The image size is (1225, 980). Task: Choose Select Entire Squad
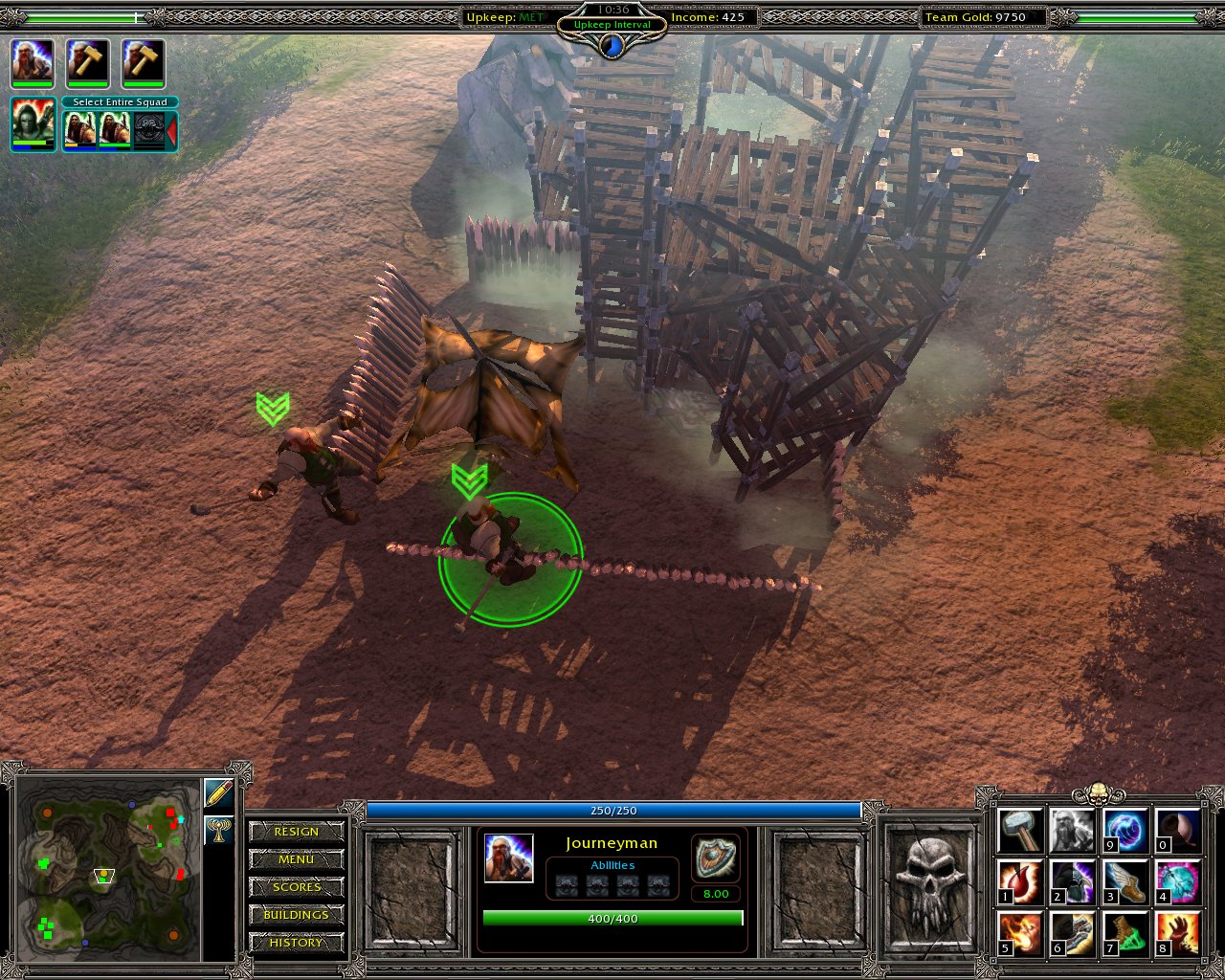pyautogui.click(x=120, y=102)
